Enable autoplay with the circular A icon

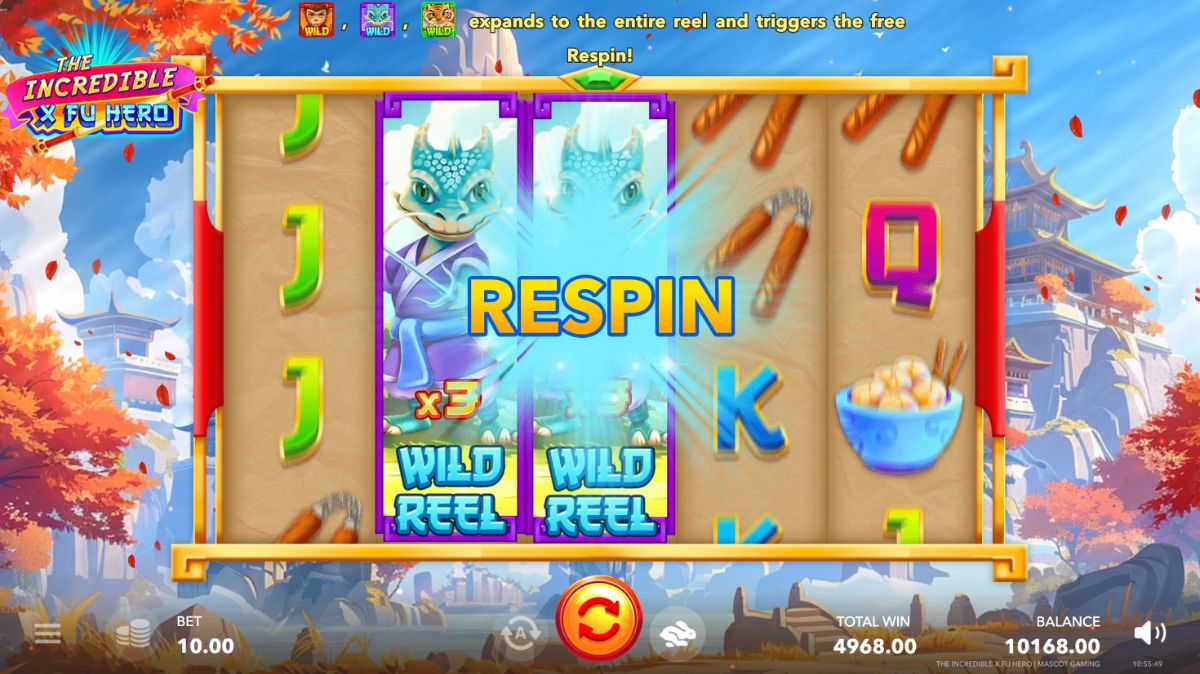coord(520,633)
